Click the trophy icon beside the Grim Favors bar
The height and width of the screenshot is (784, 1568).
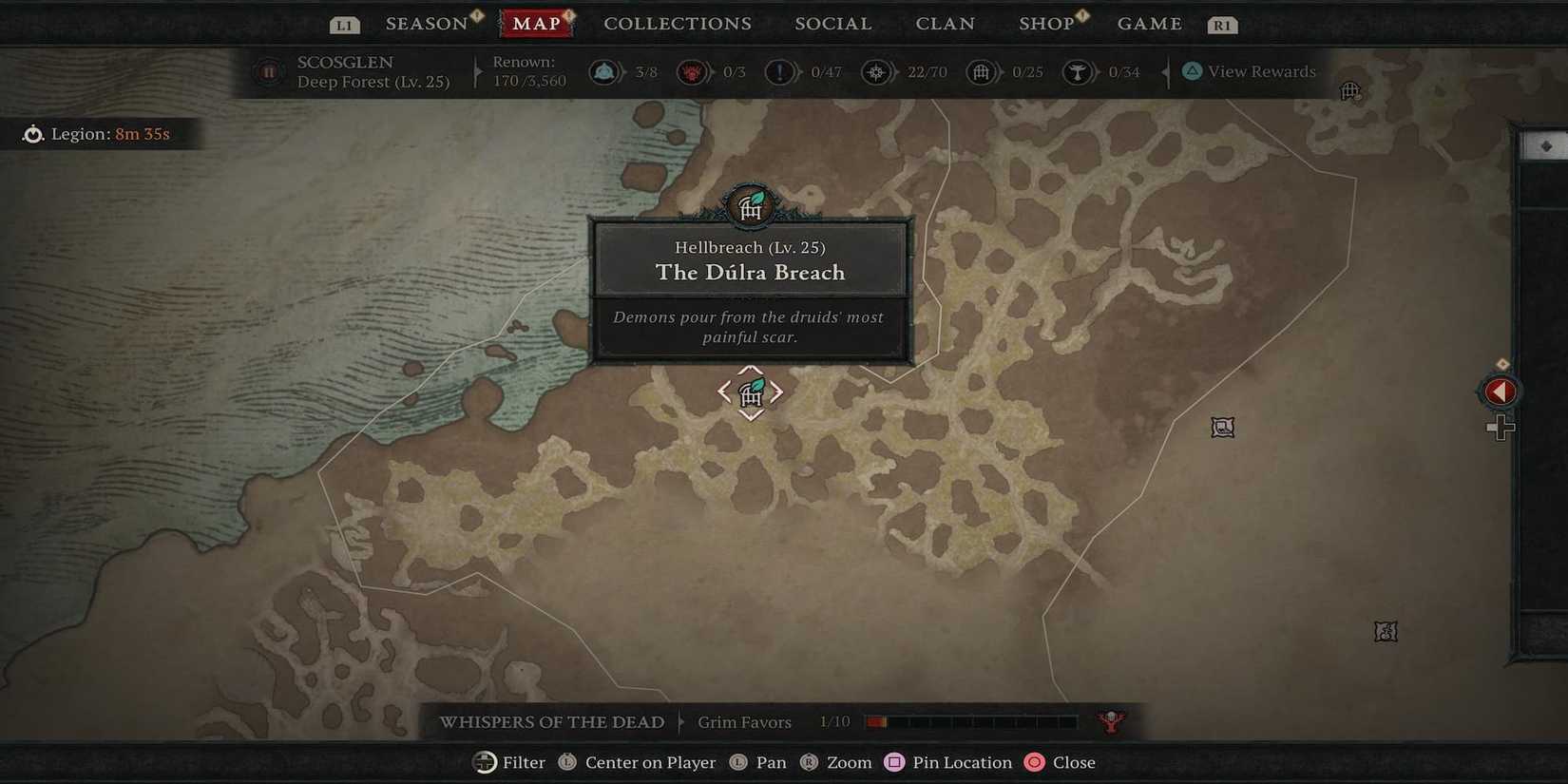[1108, 721]
